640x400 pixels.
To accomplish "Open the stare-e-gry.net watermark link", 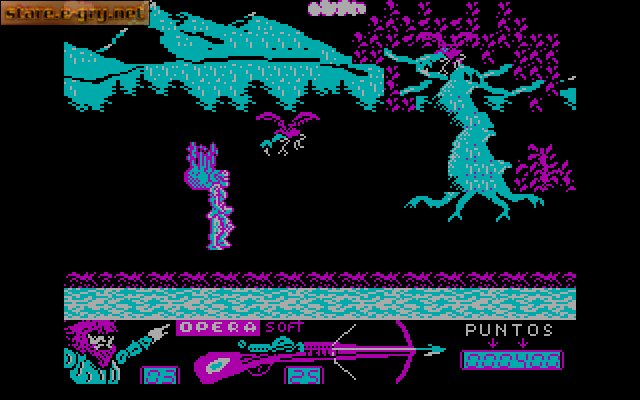I will pyautogui.click(x=76, y=13).
